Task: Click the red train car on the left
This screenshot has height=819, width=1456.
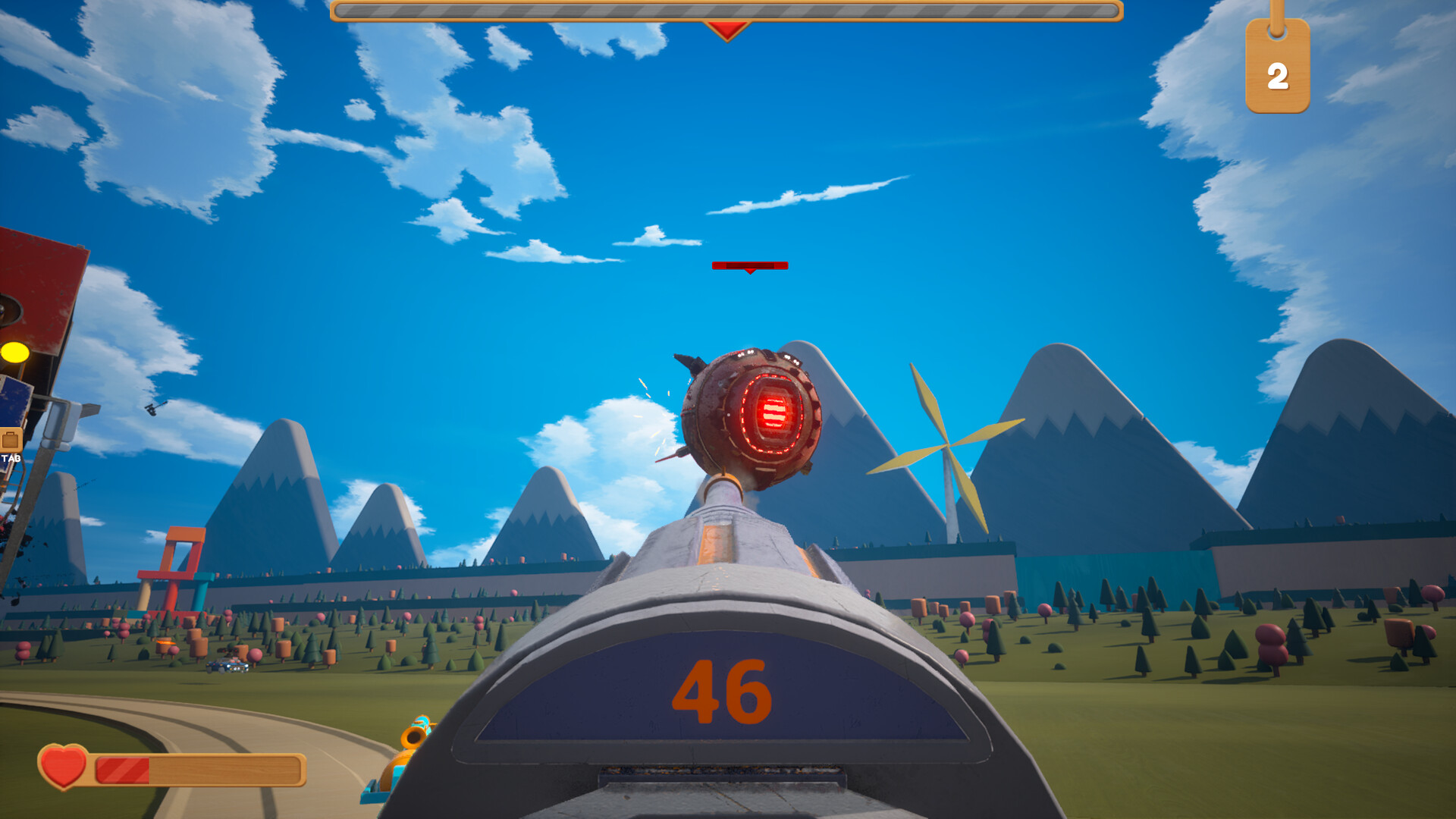Action: click(x=34, y=273)
